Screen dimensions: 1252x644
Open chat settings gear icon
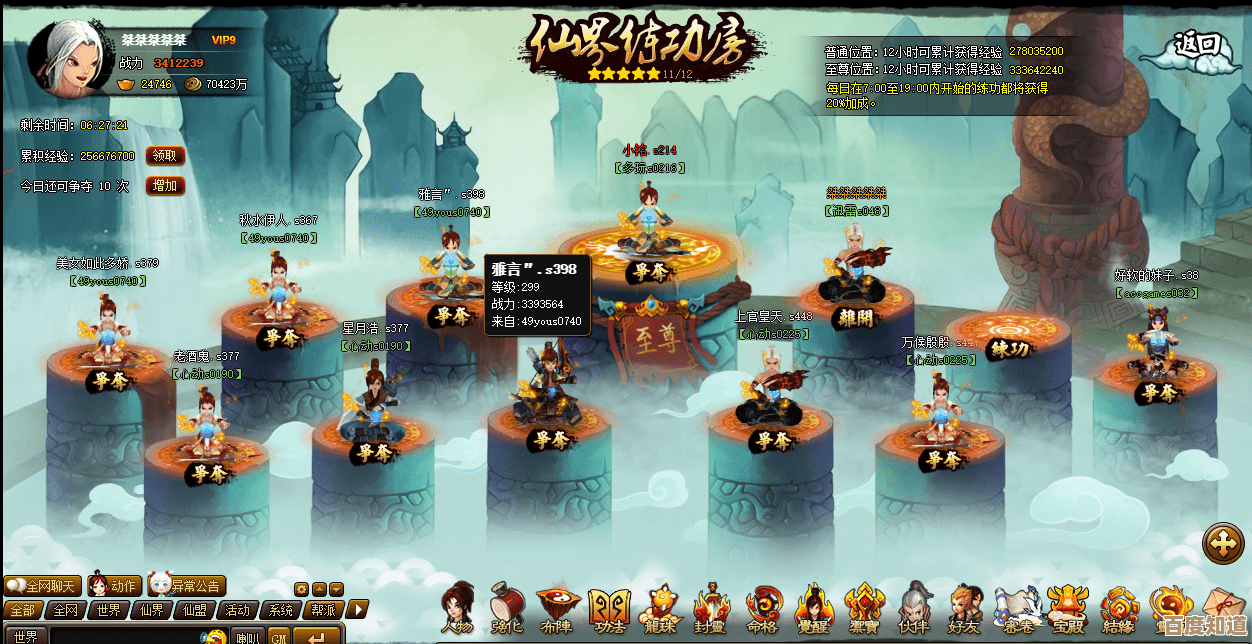coord(301,589)
